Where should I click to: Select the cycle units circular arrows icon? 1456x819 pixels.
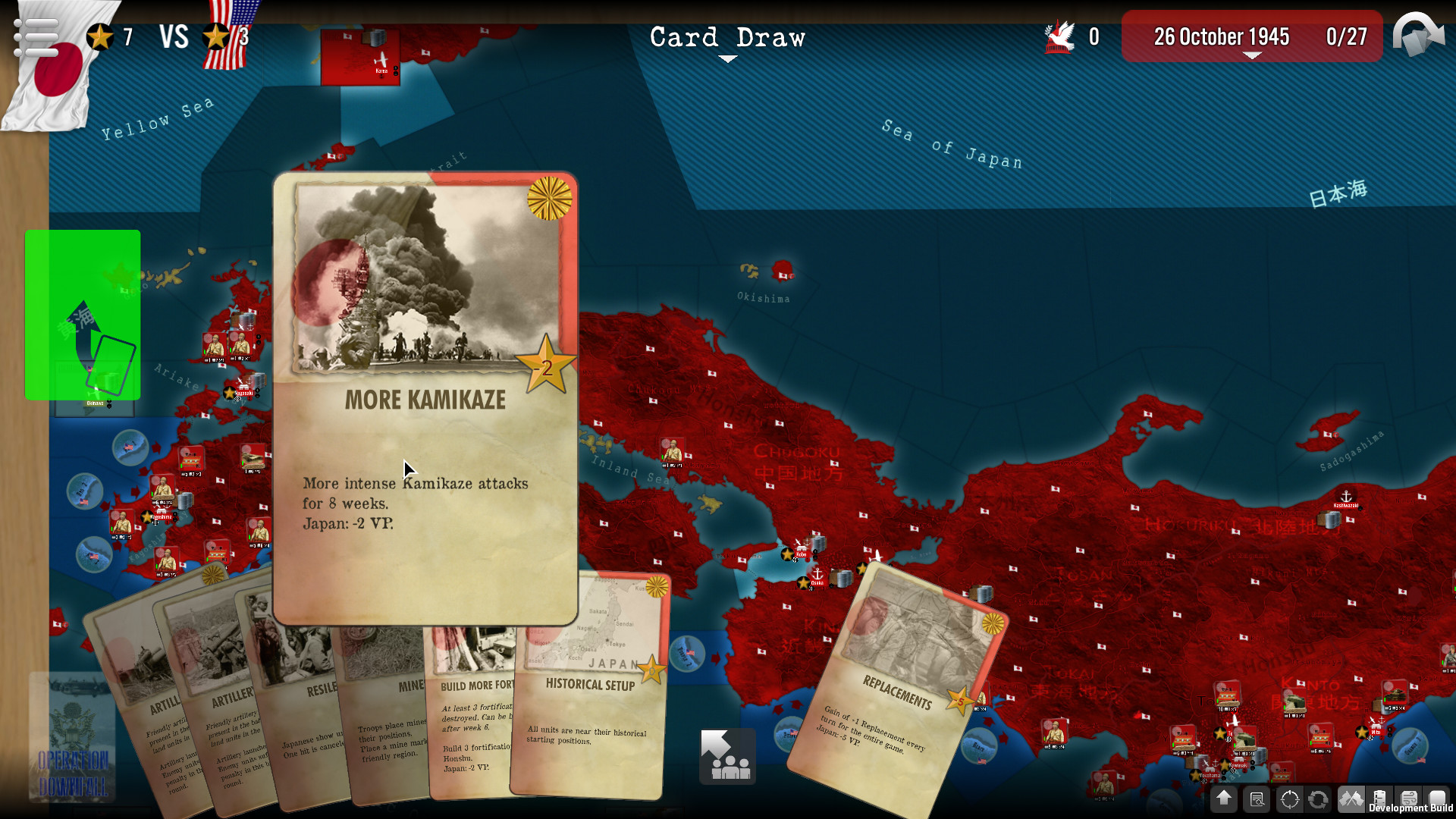click(x=1318, y=800)
